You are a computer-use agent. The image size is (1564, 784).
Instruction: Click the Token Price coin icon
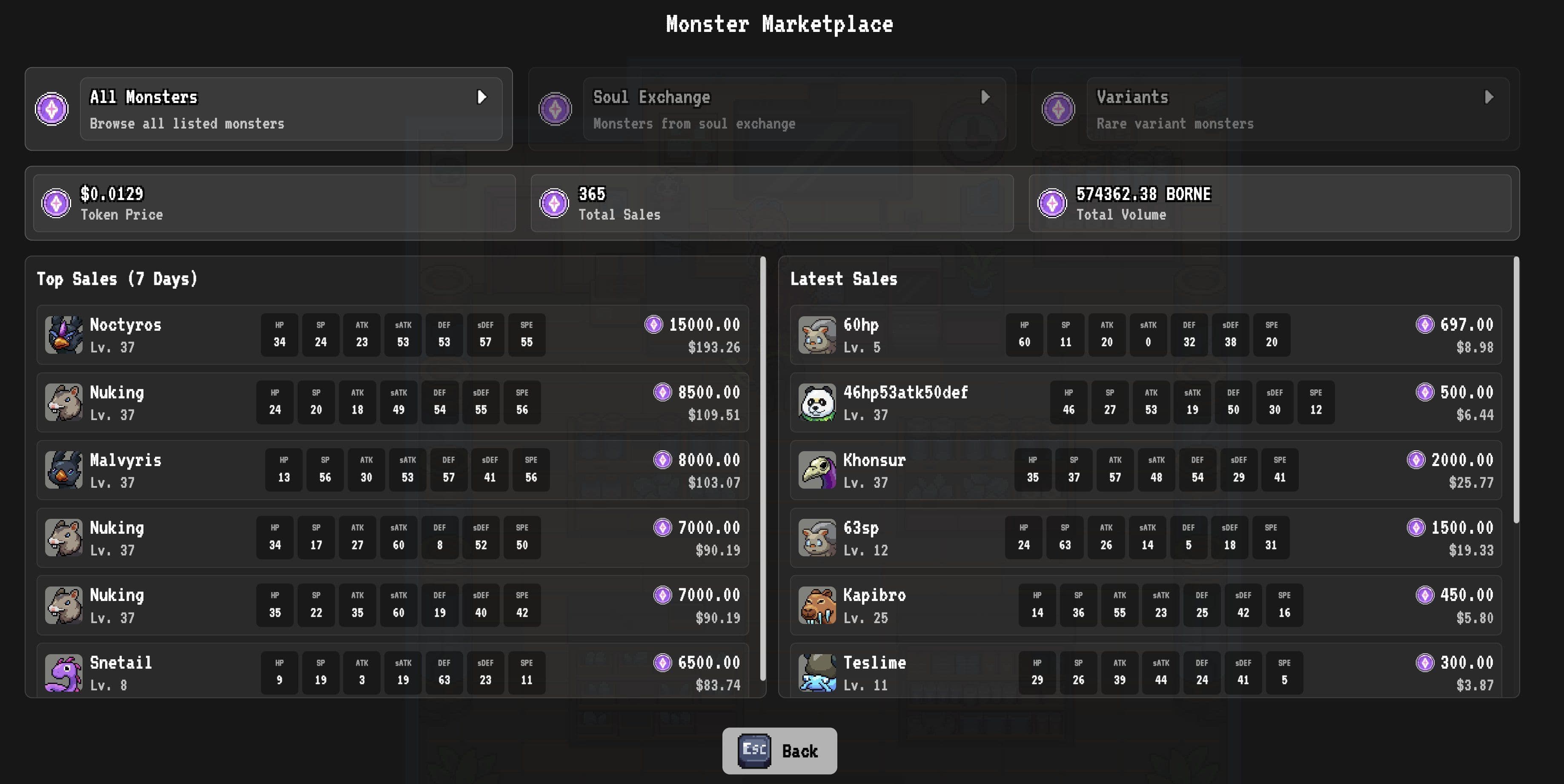[x=57, y=203]
